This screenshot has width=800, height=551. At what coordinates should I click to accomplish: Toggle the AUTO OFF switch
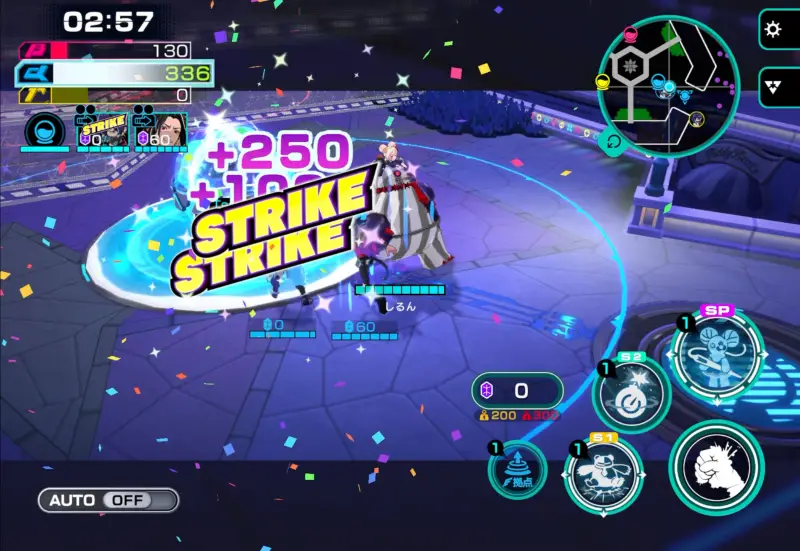[108, 500]
